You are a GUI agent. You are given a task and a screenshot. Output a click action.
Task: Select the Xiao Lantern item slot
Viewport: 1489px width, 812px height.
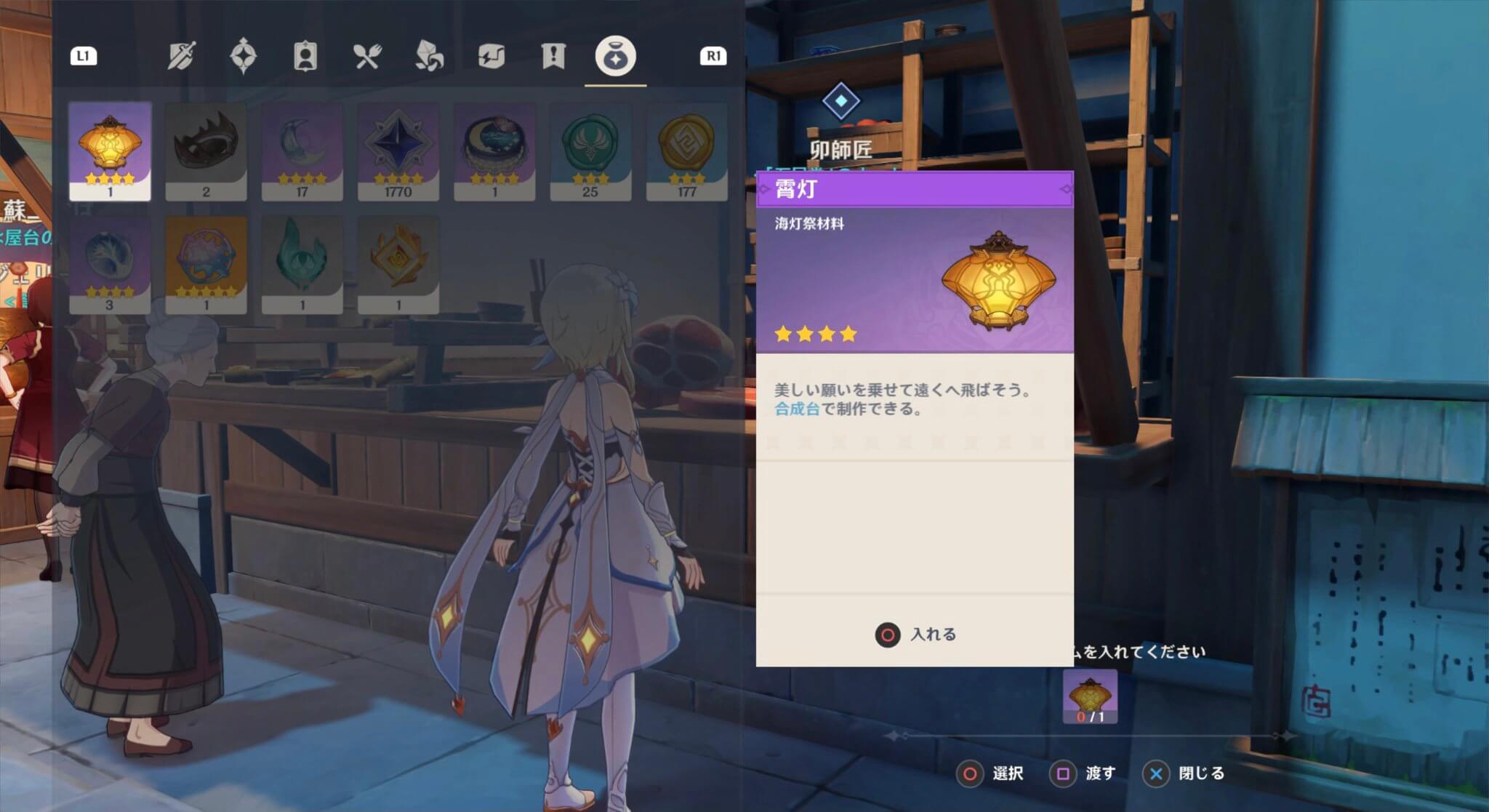[x=111, y=150]
